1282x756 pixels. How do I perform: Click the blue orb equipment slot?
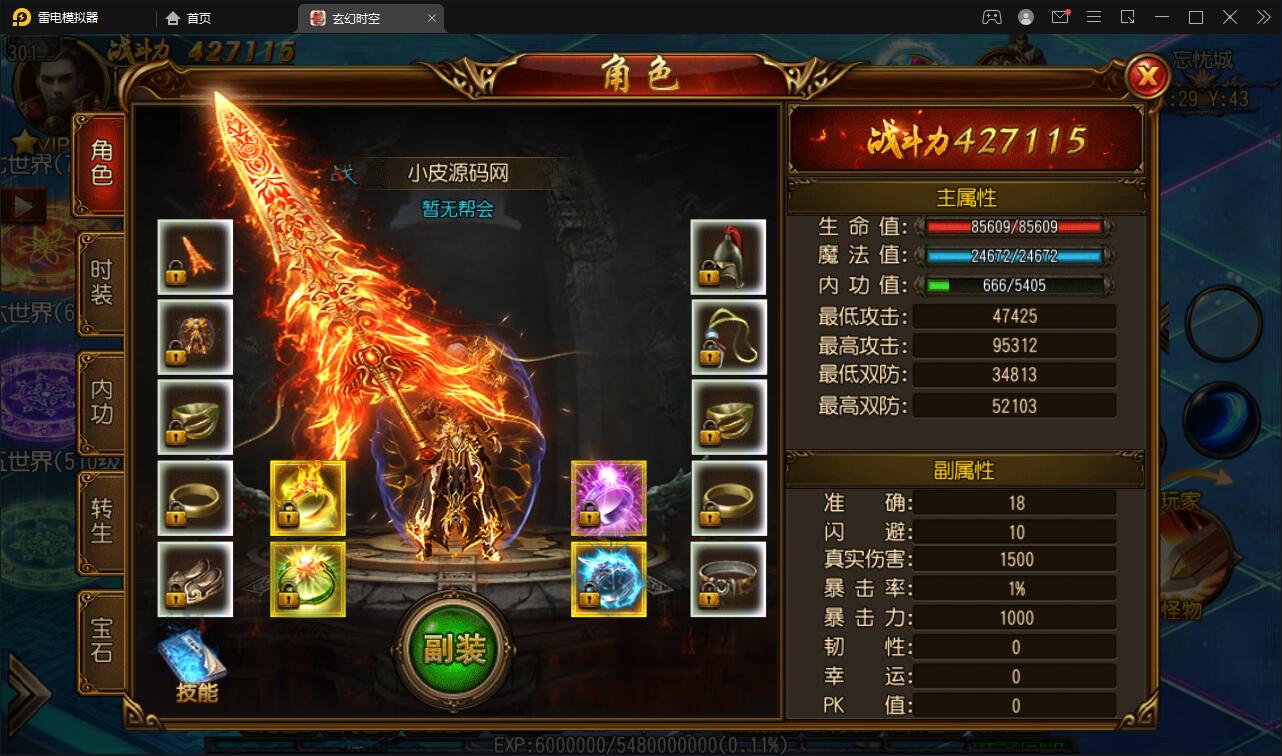[x=608, y=578]
